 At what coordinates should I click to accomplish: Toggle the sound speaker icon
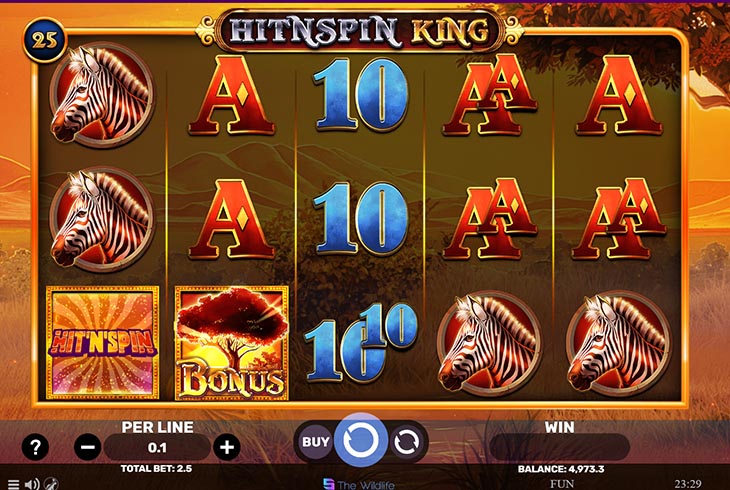click(x=30, y=484)
